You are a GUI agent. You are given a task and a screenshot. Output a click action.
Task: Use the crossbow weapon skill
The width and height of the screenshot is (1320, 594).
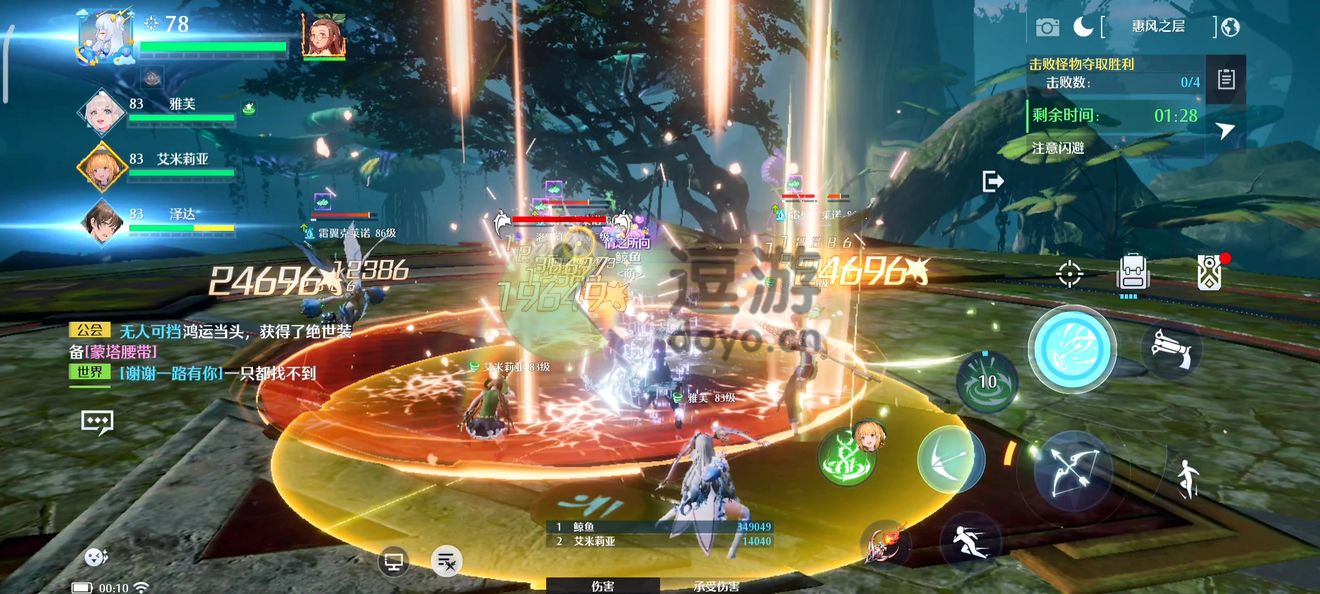click(1170, 348)
